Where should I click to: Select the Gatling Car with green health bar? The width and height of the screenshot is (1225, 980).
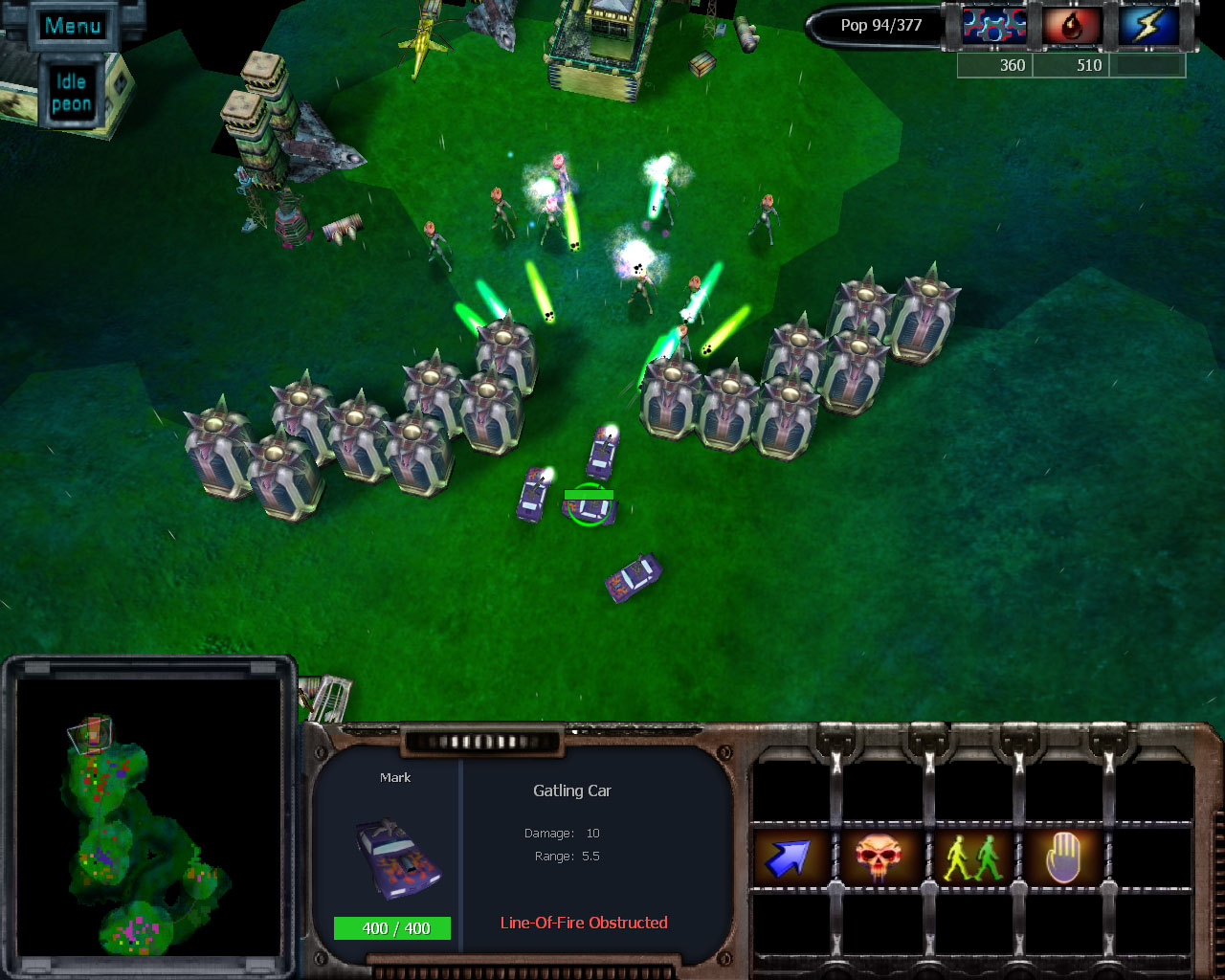click(590, 506)
